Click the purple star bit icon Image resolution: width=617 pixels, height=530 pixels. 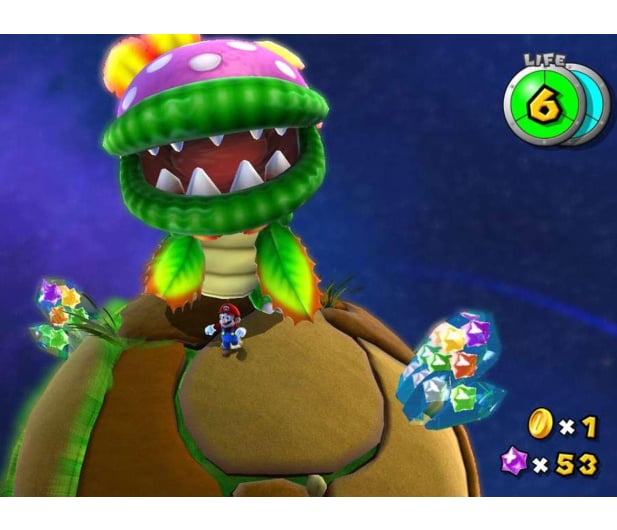point(514,463)
